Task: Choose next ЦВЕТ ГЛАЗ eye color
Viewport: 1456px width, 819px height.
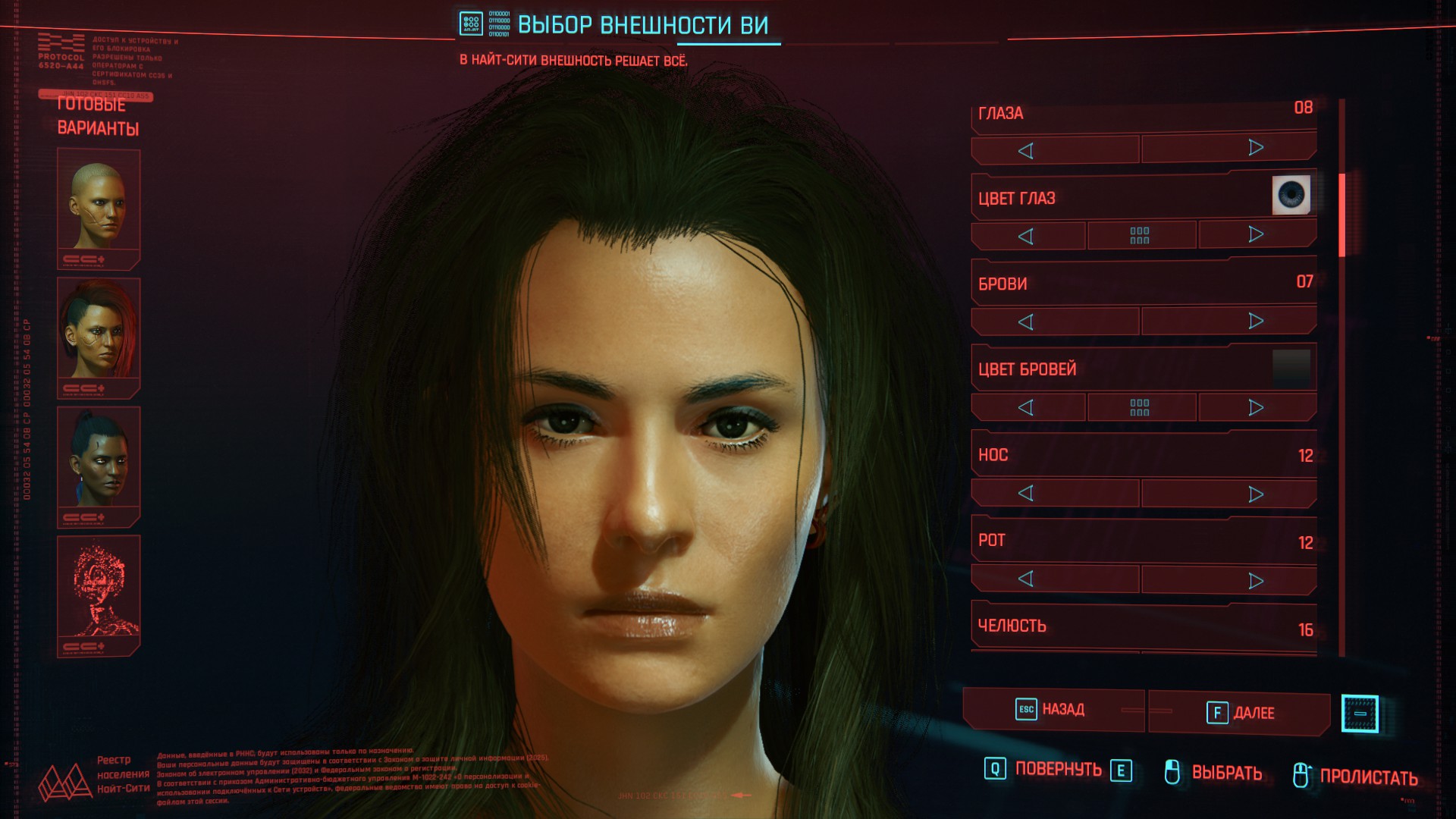Action: tap(1256, 235)
